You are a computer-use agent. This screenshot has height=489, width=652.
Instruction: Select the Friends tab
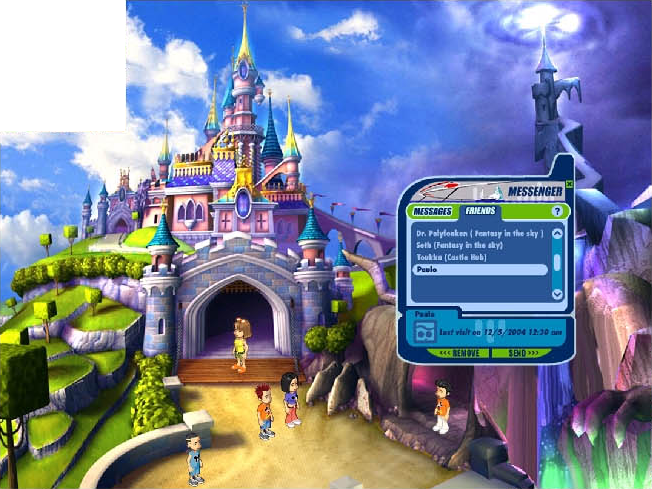481,212
